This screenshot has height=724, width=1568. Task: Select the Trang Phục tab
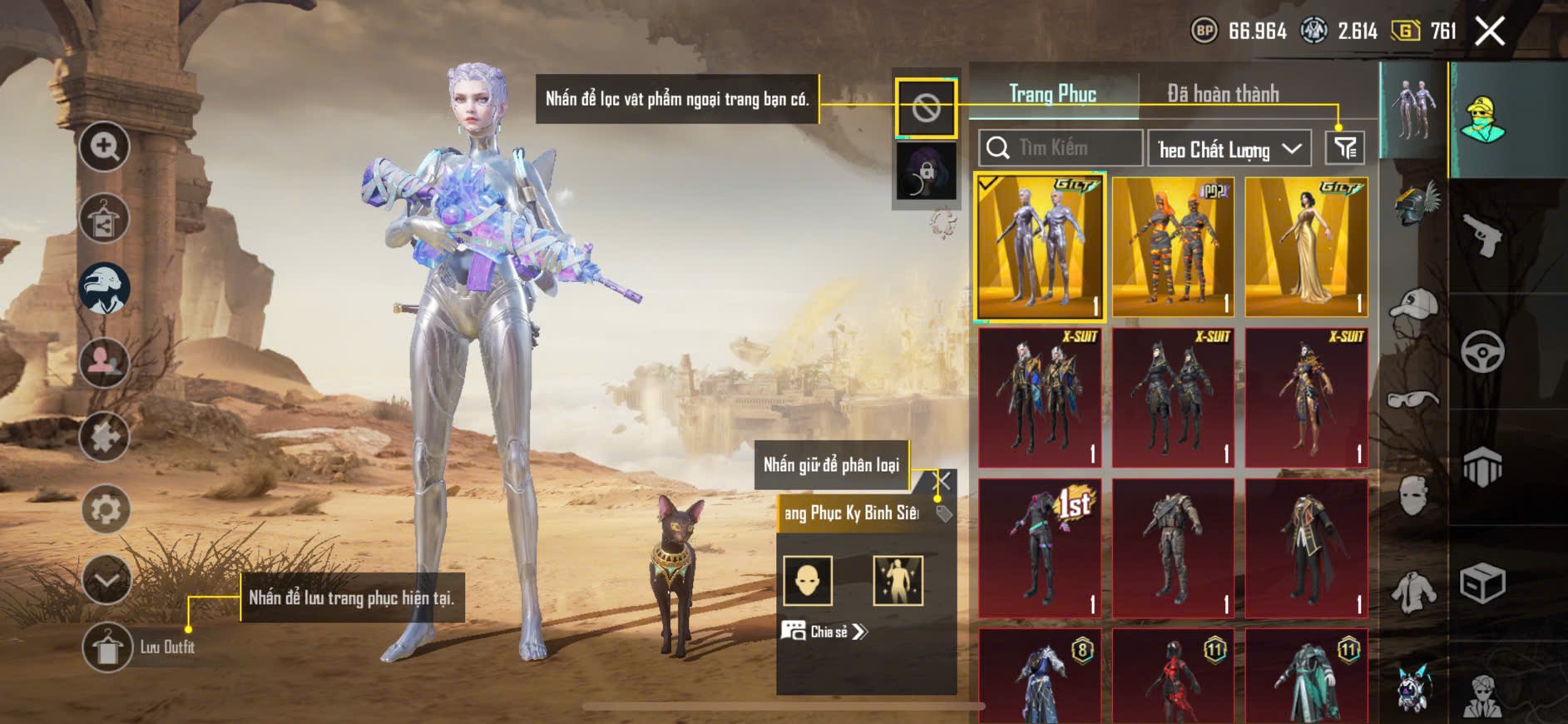click(x=1052, y=94)
